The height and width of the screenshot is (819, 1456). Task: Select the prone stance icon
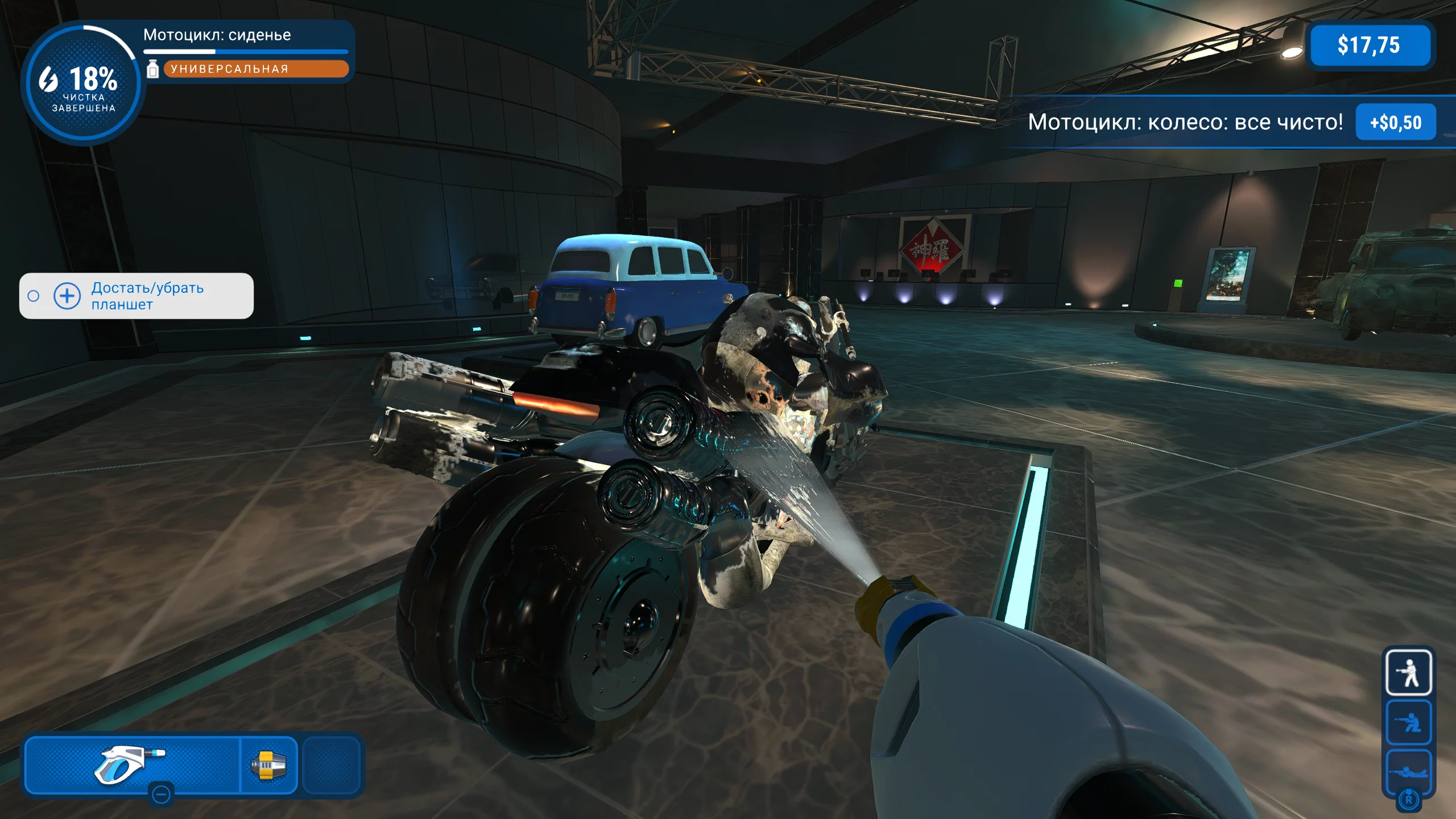(1408, 771)
